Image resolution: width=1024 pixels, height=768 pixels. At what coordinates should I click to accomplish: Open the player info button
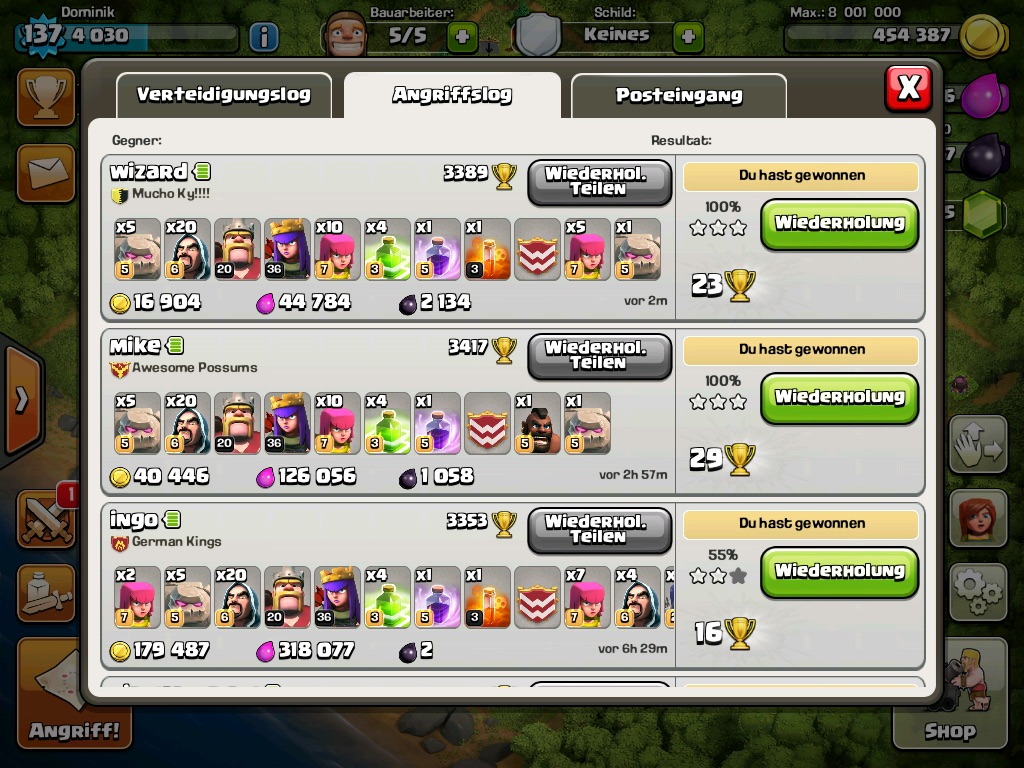click(263, 37)
